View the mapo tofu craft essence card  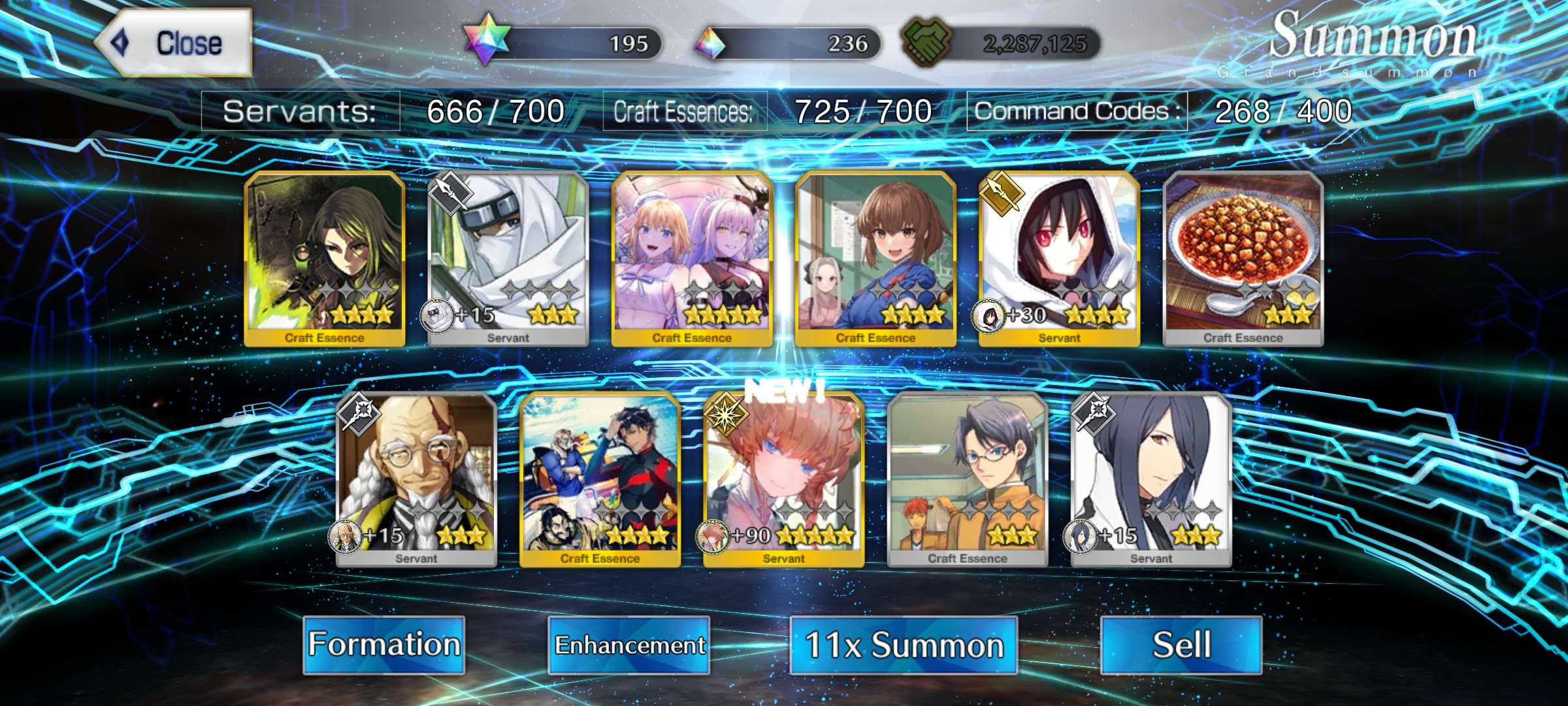click(x=1243, y=258)
